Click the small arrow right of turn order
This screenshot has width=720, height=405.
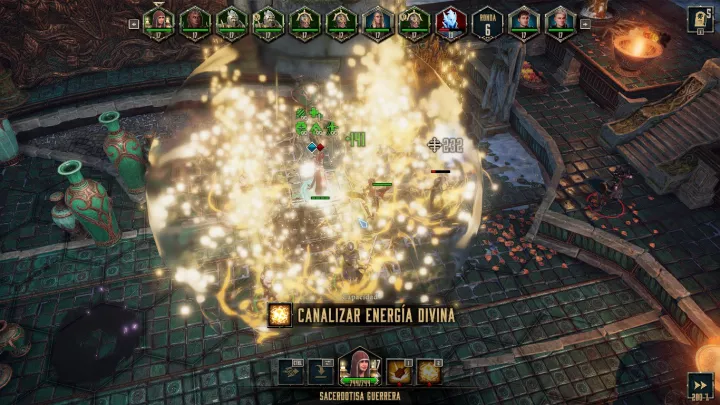click(x=585, y=22)
